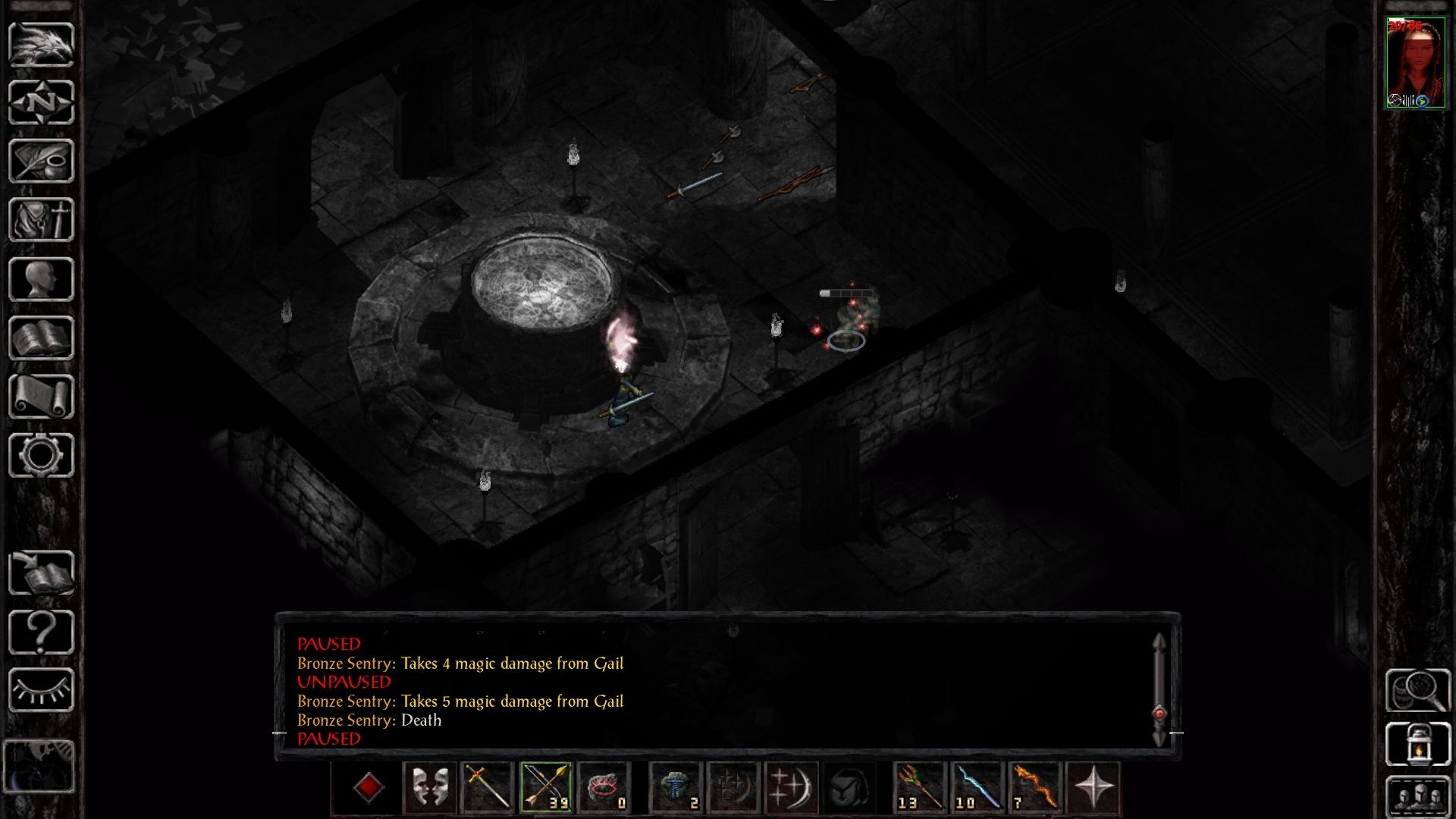Open the priest scroll screen

41,397
